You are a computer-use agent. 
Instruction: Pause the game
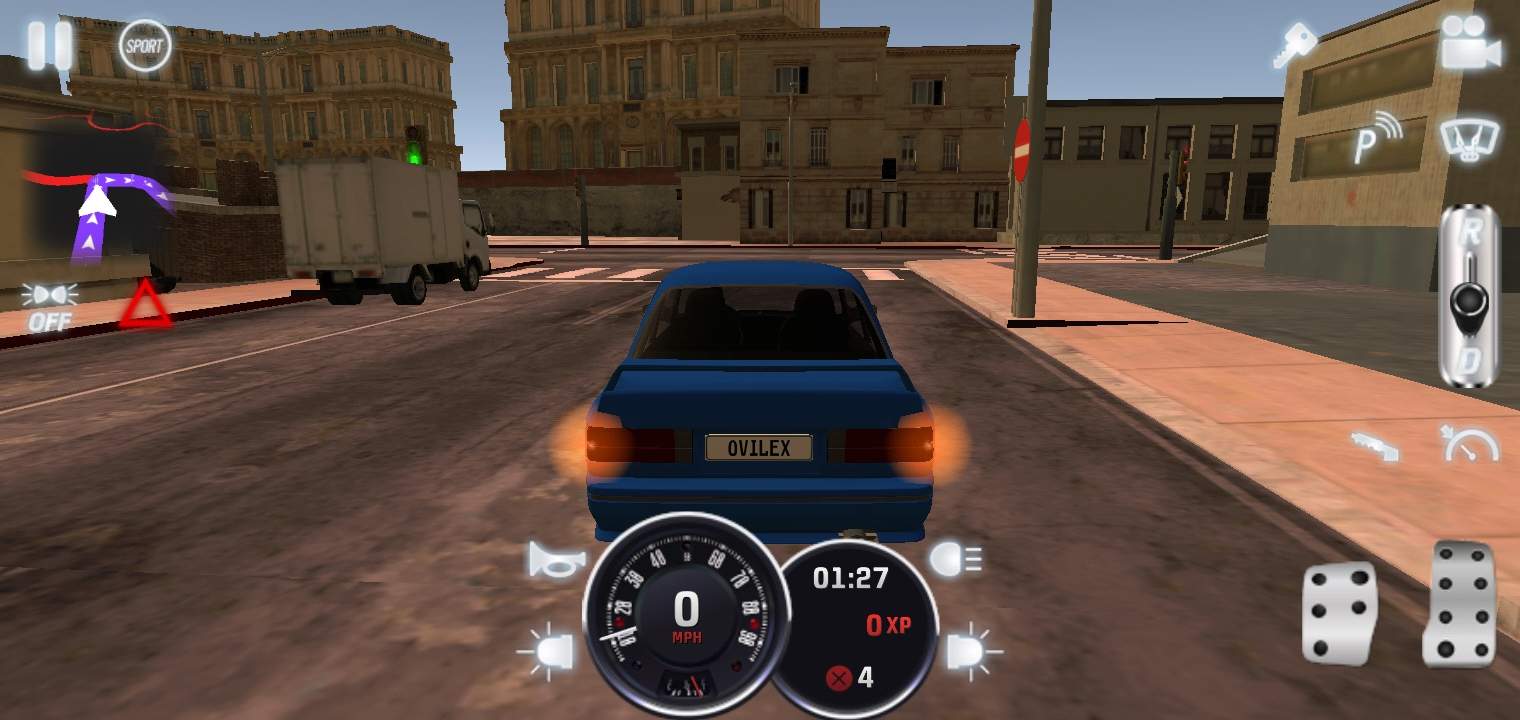pyautogui.click(x=50, y=43)
